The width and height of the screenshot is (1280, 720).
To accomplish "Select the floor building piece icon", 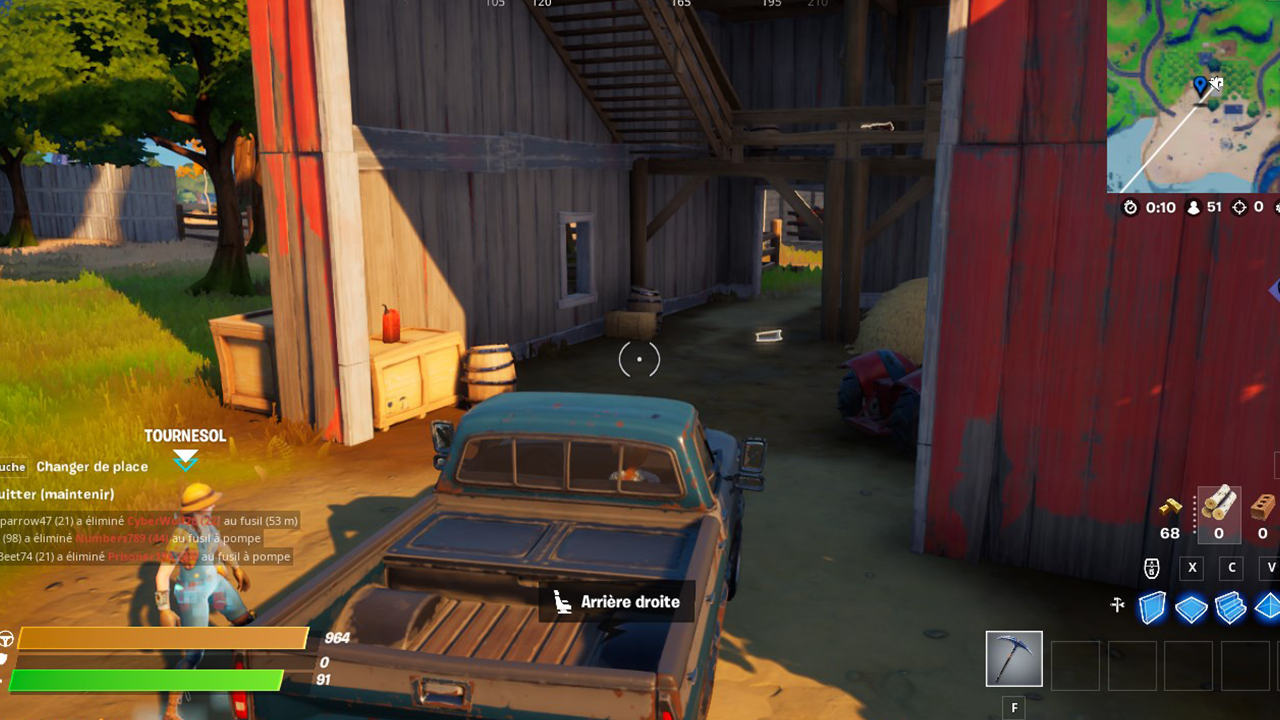I will (1191, 607).
